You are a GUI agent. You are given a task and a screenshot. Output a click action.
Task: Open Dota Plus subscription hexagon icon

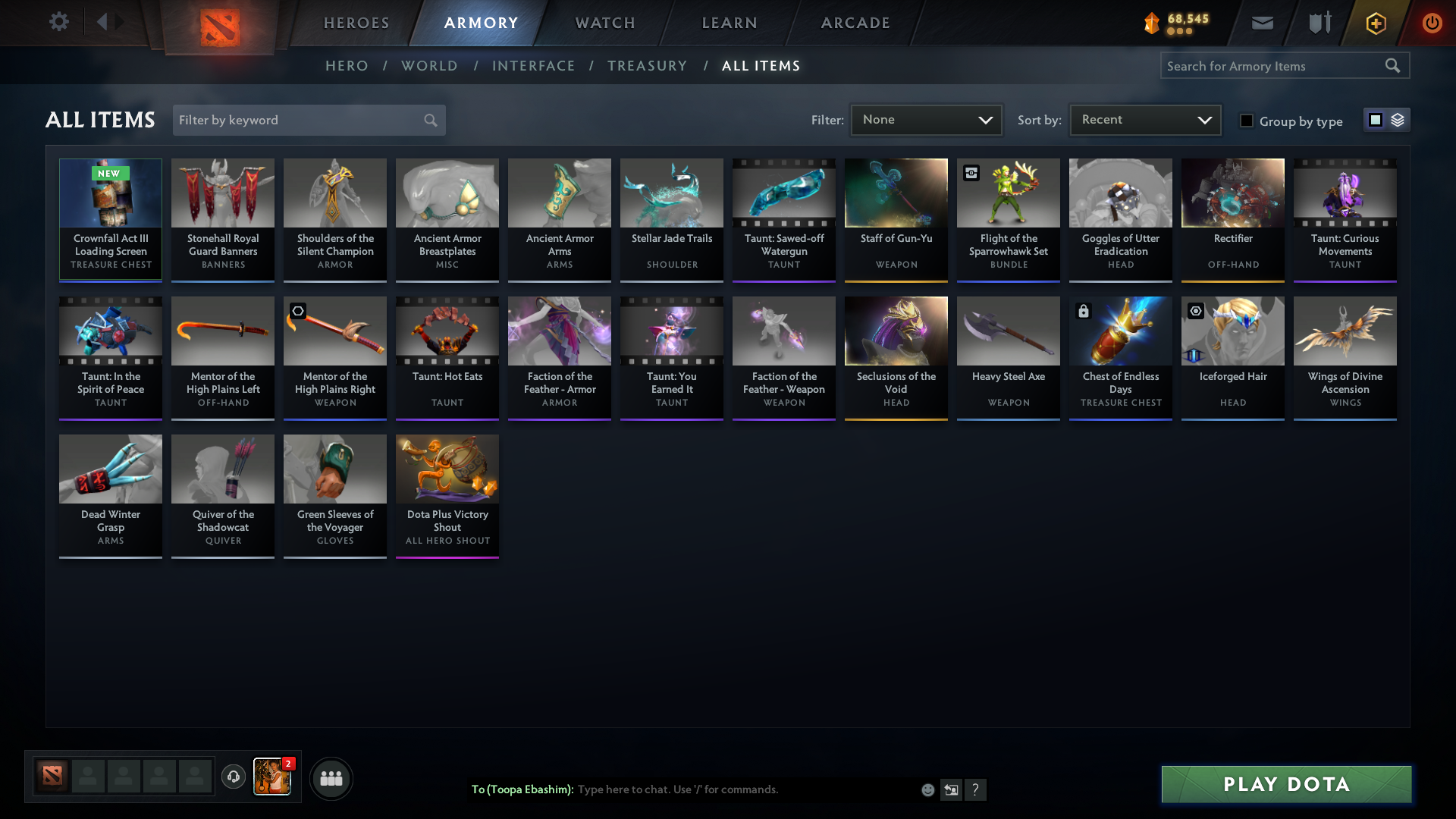click(1375, 22)
